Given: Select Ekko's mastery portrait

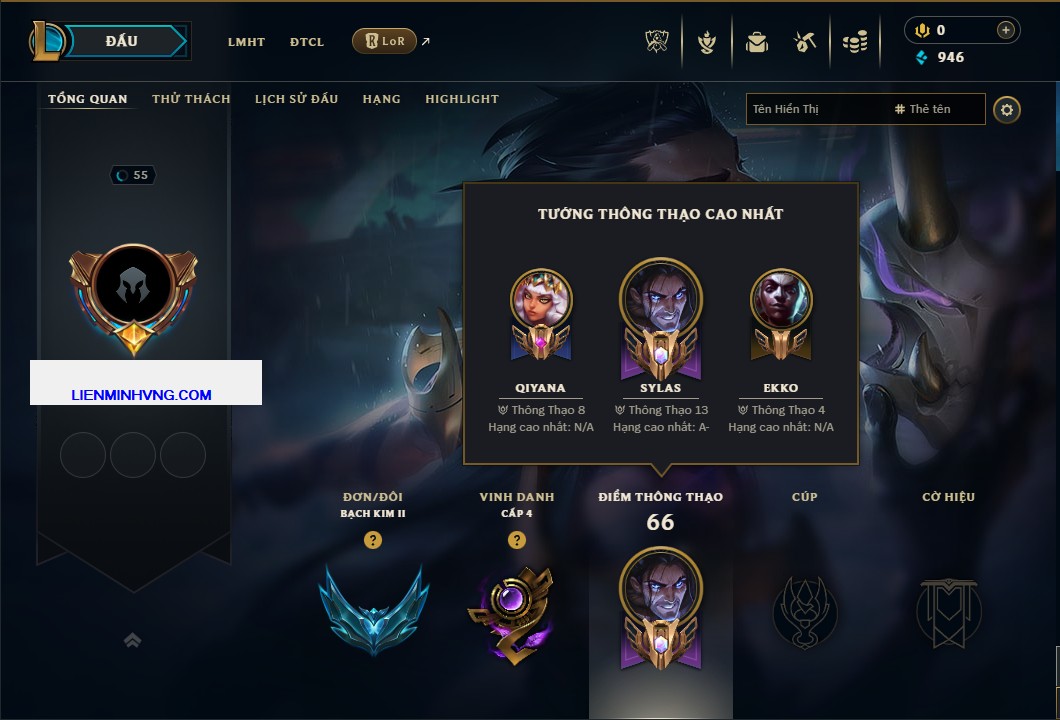Looking at the screenshot, I should tap(781, 301).
